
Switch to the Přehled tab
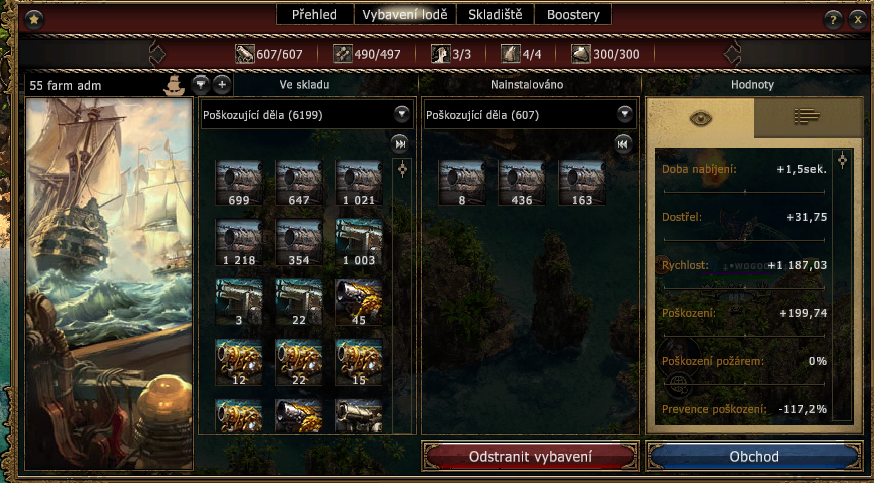314,15
